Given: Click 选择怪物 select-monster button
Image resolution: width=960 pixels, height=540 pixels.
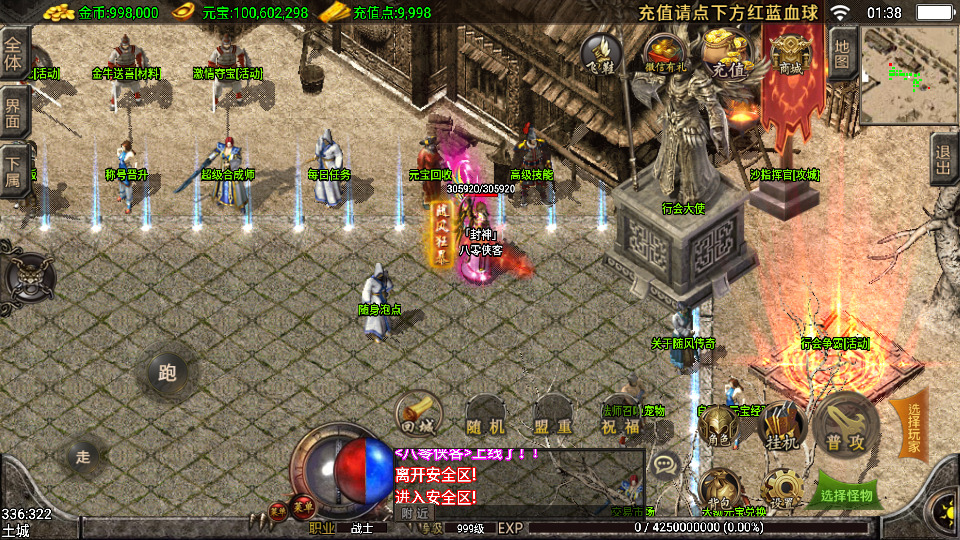Looking at the screenshot, I should coord(846,493).
